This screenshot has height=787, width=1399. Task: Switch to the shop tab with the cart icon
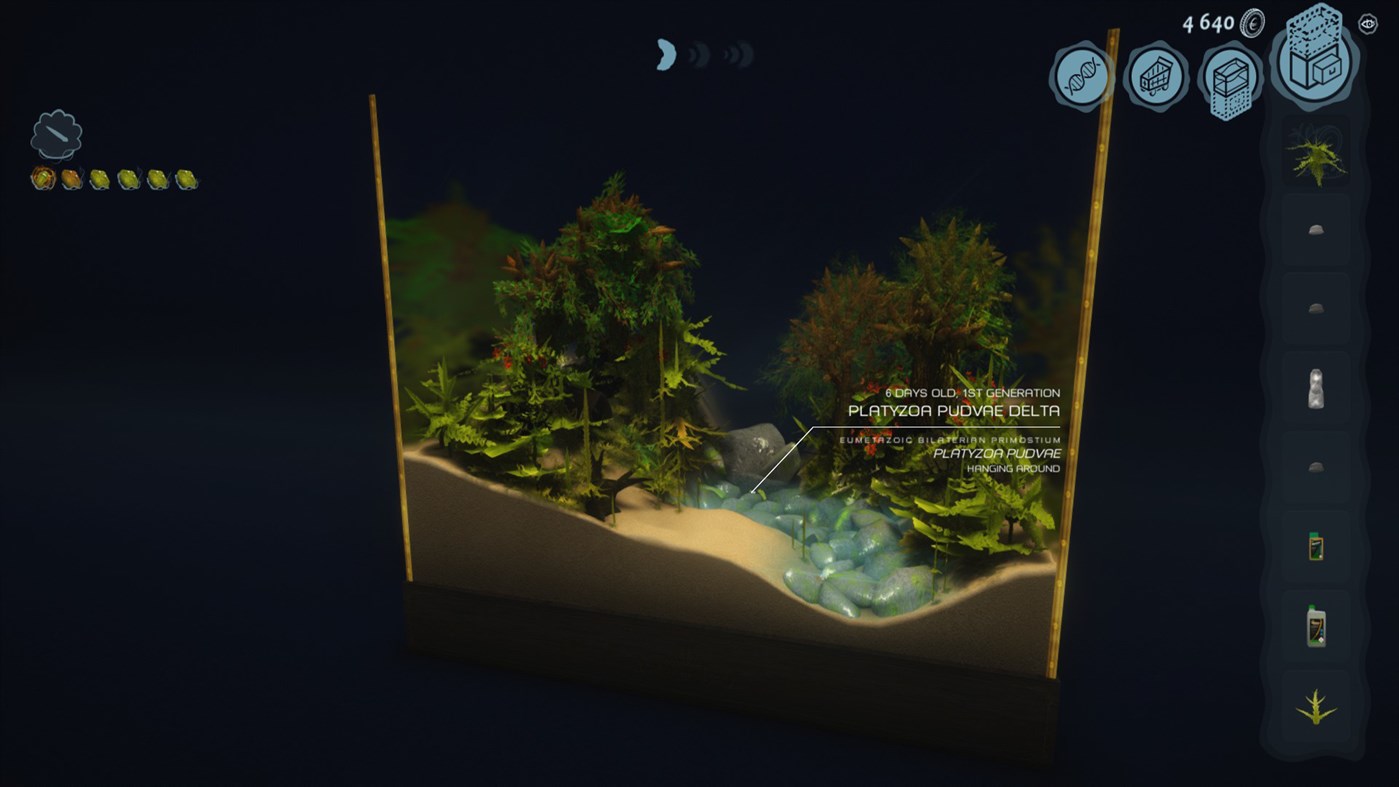(x=1157, y=77)
